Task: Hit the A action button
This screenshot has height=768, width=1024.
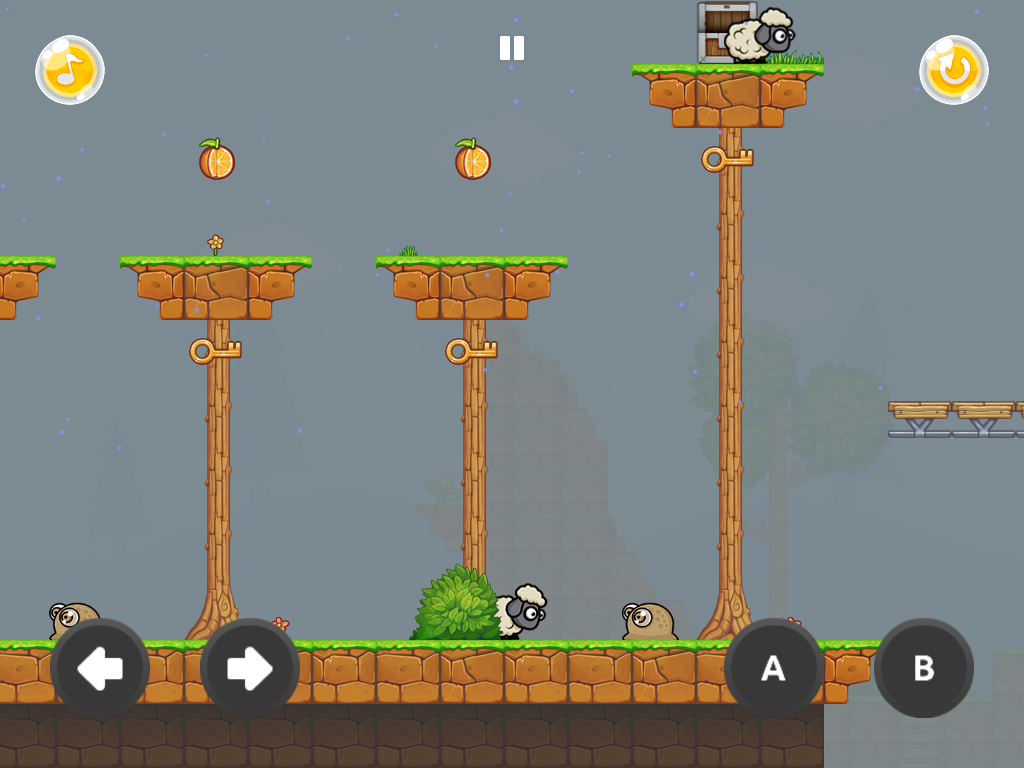Action: pyautogui.click(x=773, y=668)
